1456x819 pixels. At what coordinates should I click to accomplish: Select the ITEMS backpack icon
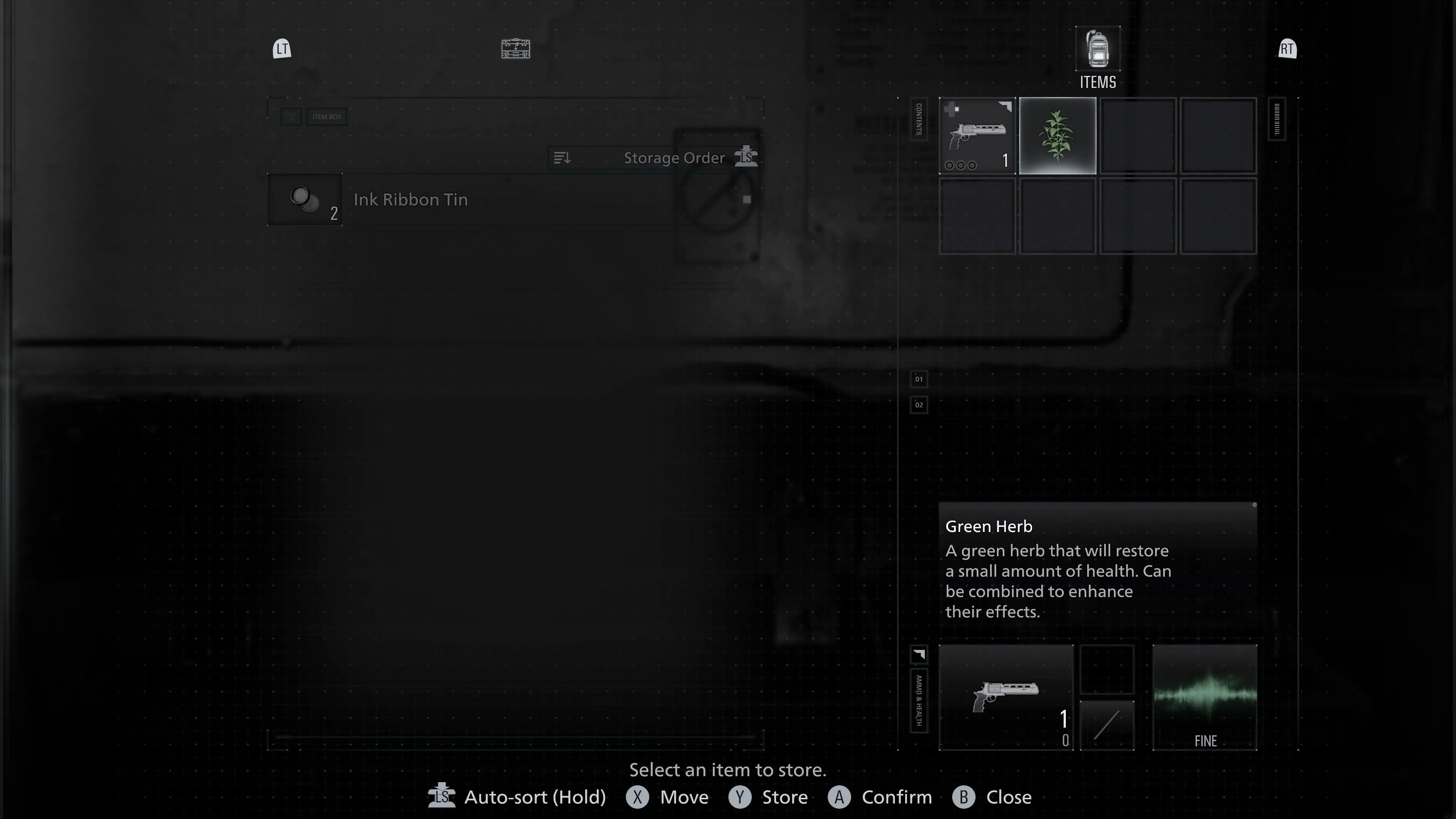(1097, 50)
